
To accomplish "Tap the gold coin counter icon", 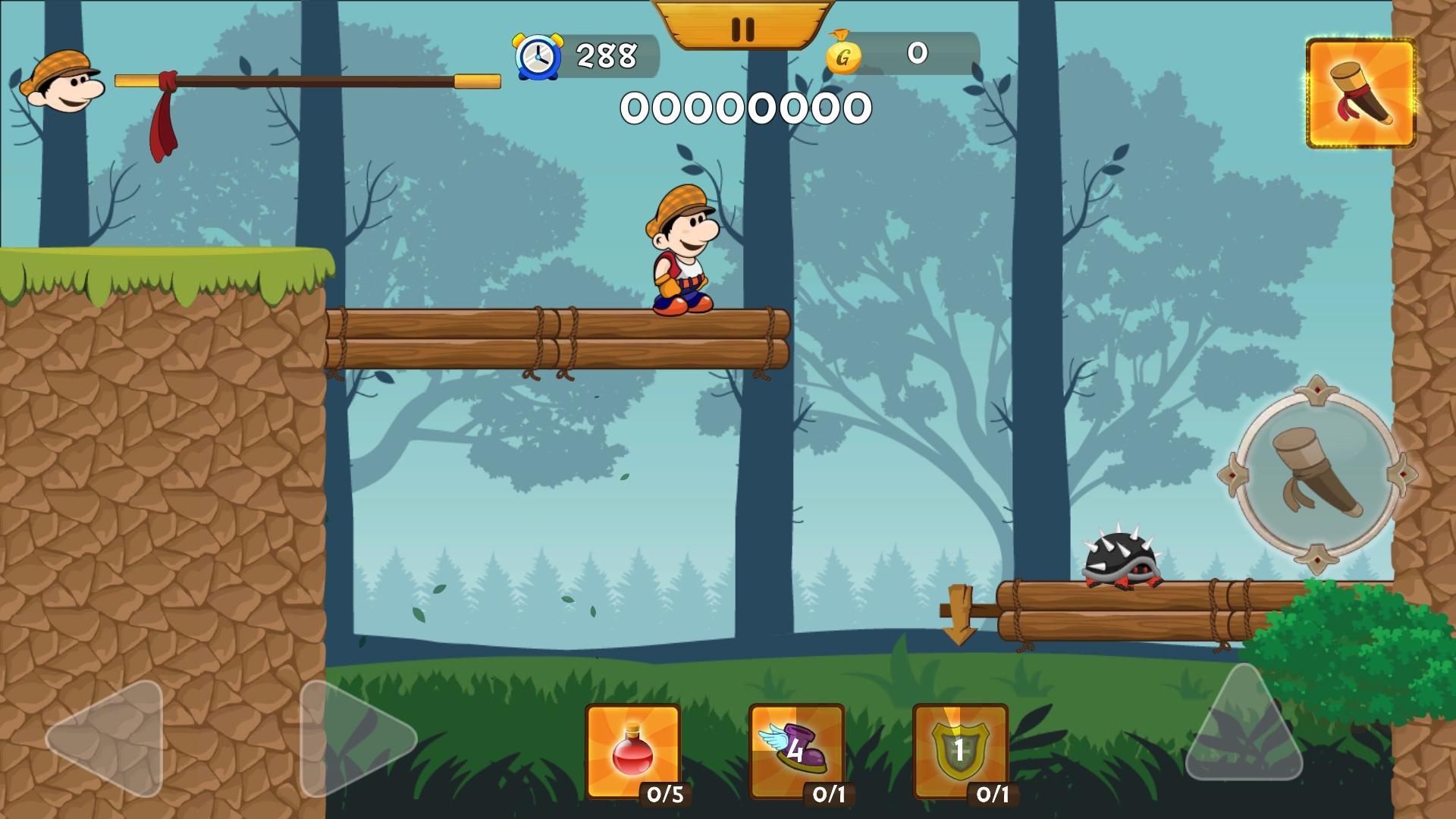I will coord(842,55).
